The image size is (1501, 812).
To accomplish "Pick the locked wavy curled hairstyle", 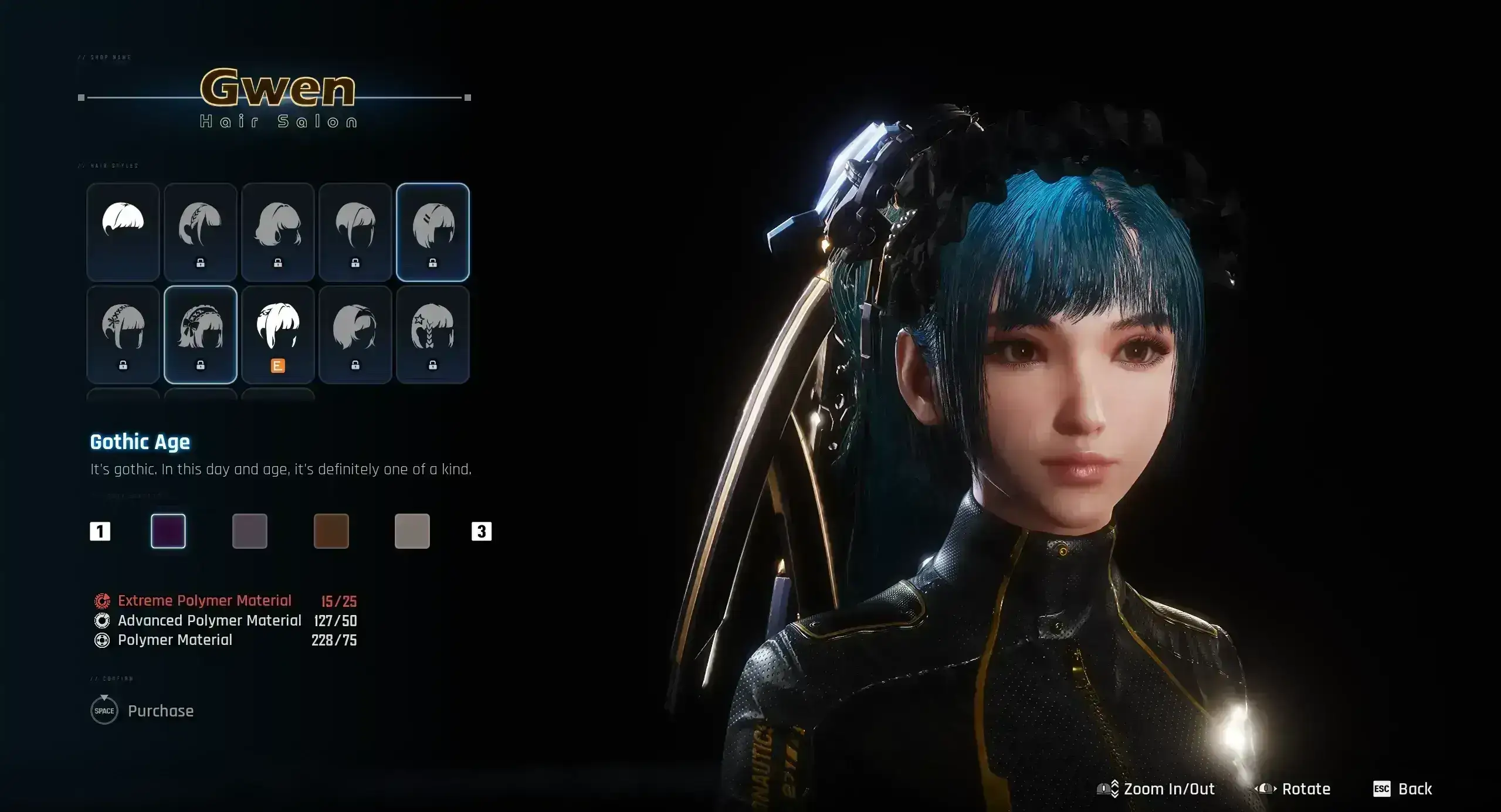I will click(x=278, y=232).
